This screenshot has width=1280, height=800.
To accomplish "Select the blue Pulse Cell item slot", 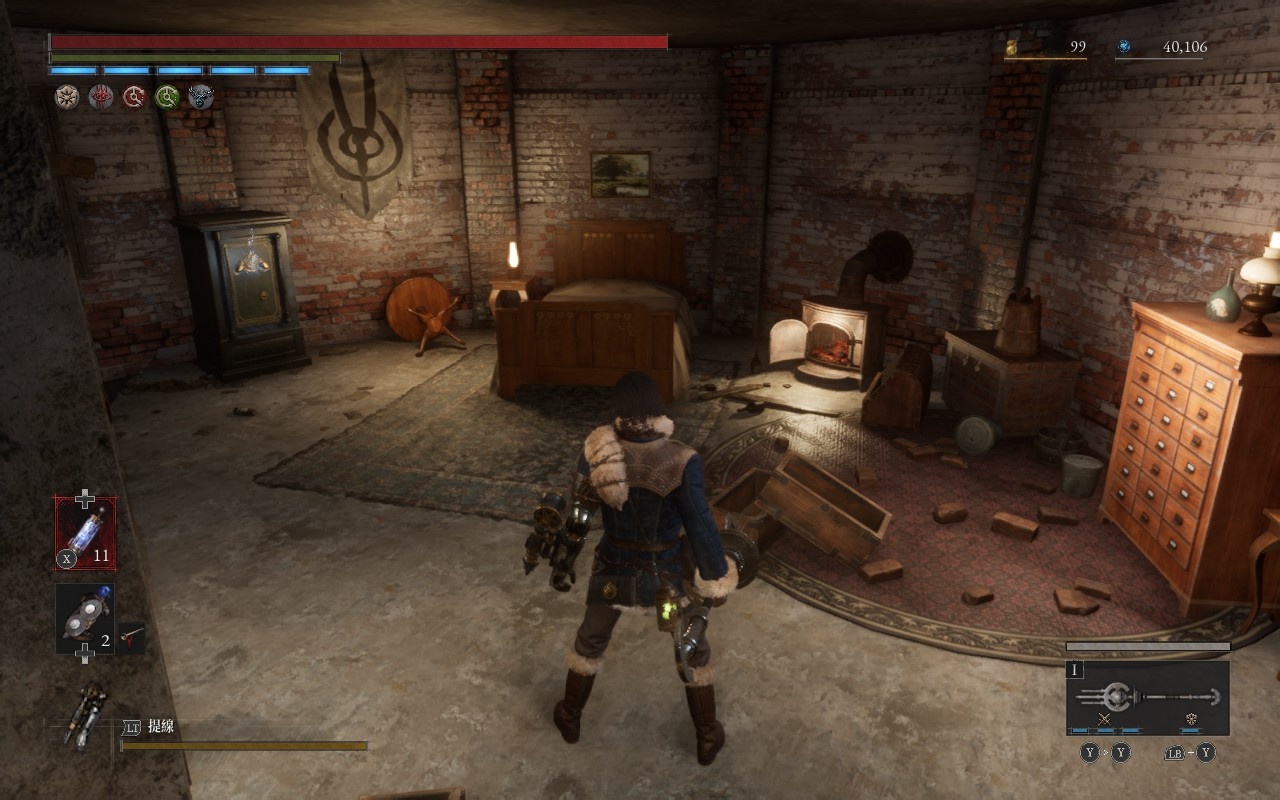I will coord(85,533).
